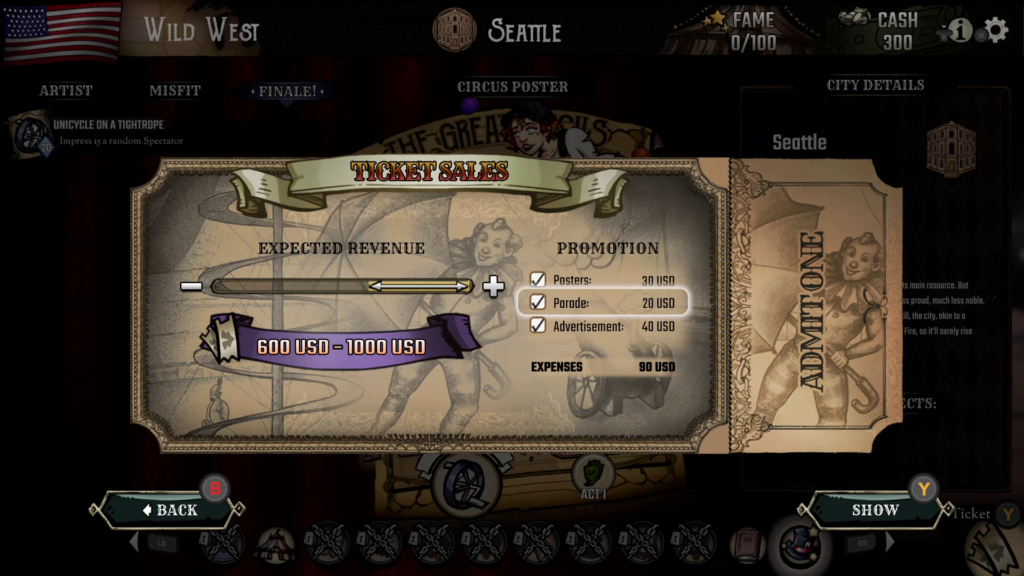The image size is (1024, 576).
Task: Increase expected revenue with the plus button
Action: pos(493,287)
